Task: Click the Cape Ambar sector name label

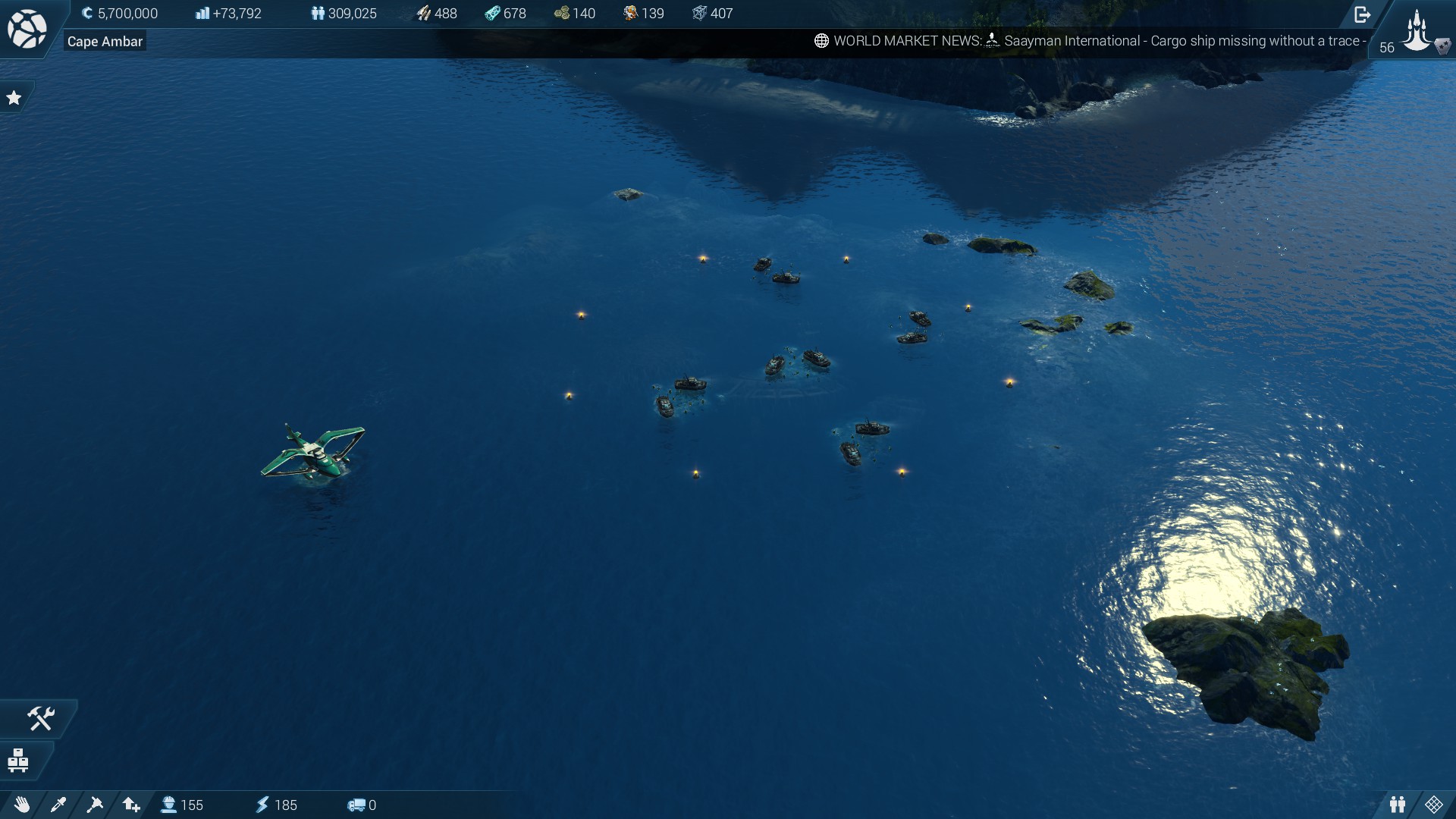Action: pyautogui.click(x=105, y=42)
